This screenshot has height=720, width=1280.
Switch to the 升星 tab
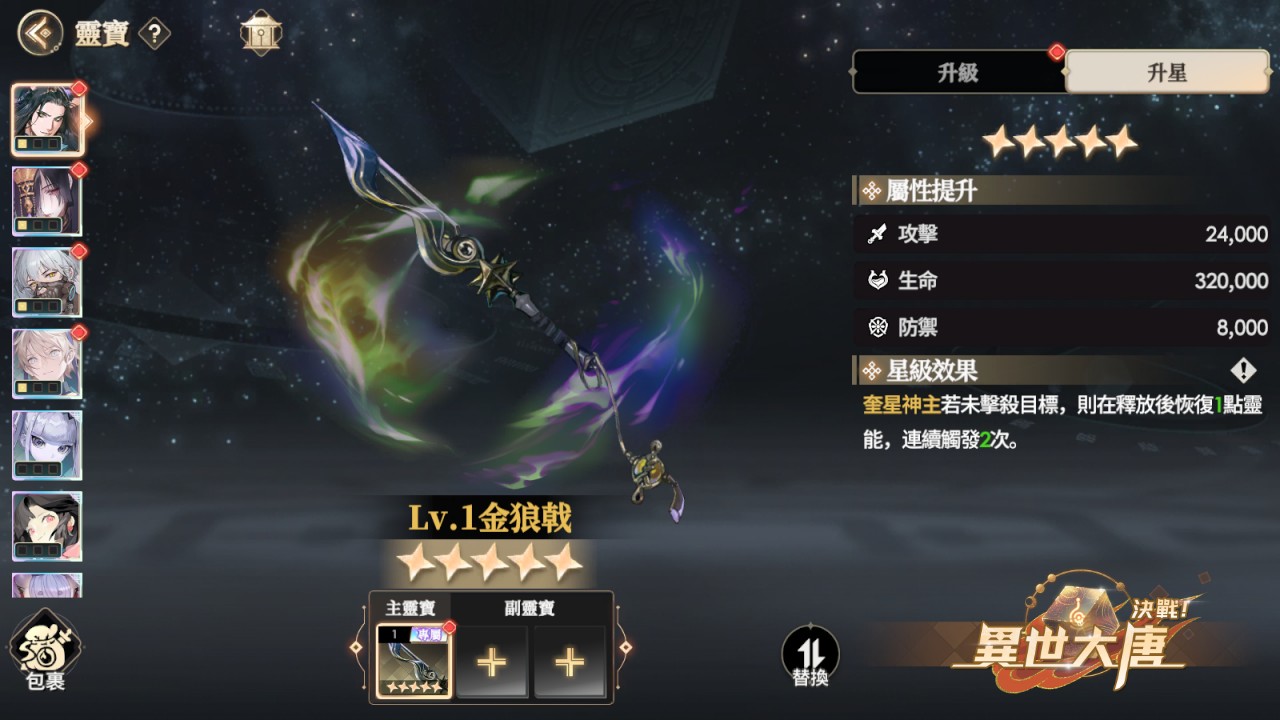[1168, 72]
